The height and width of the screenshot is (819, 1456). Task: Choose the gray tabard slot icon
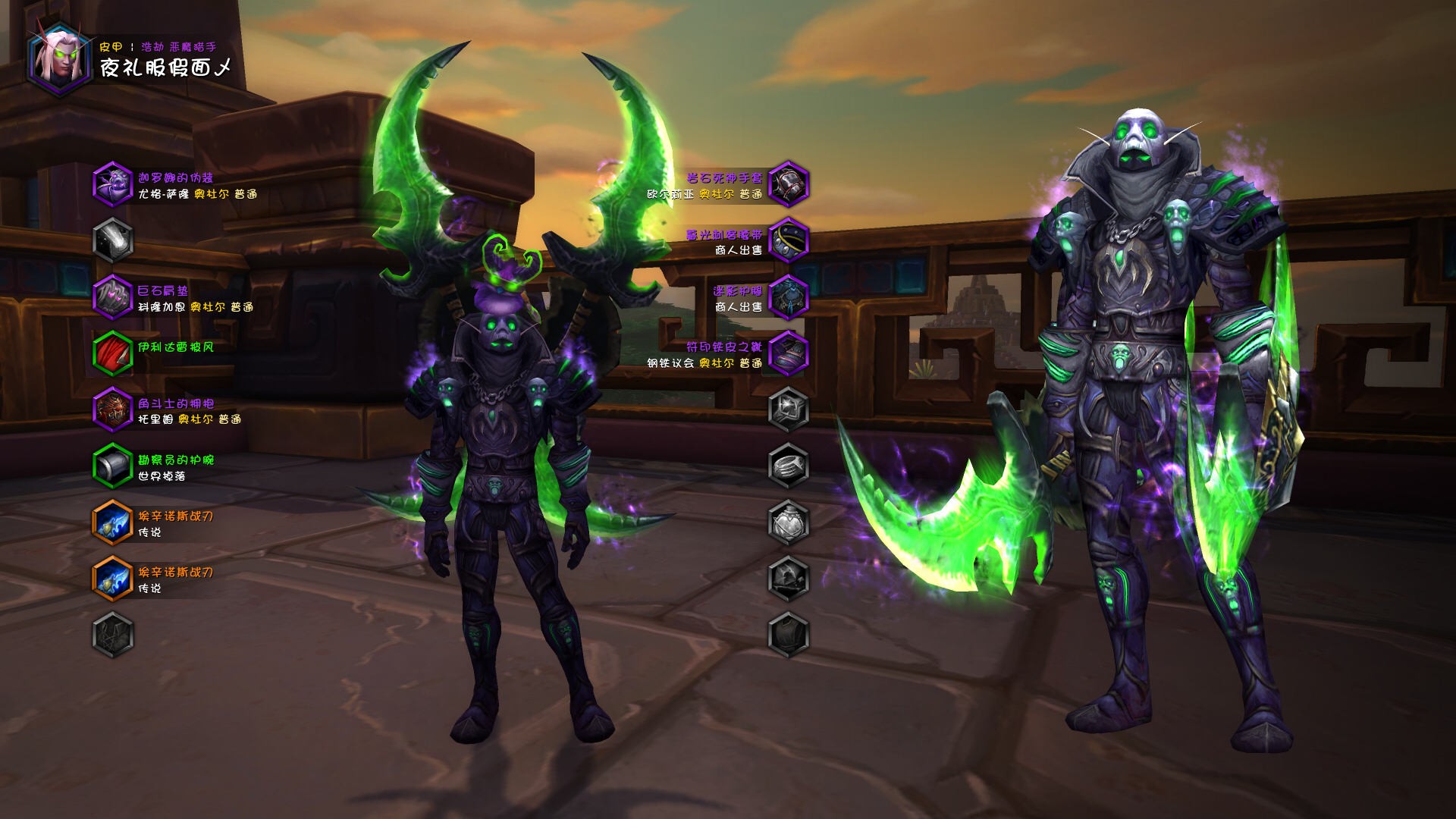[789, 634]
